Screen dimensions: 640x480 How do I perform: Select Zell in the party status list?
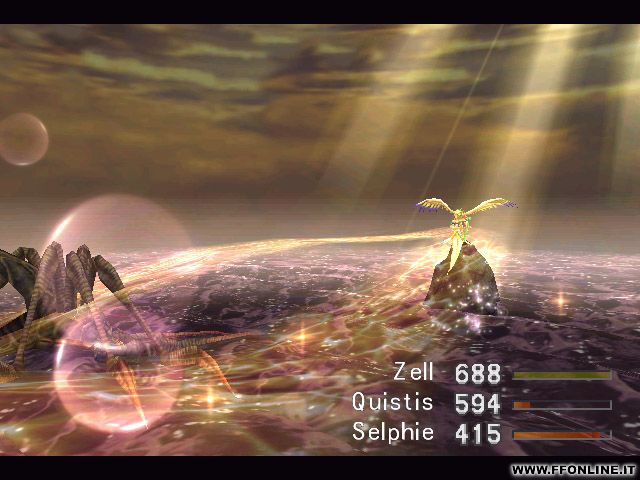414,373
